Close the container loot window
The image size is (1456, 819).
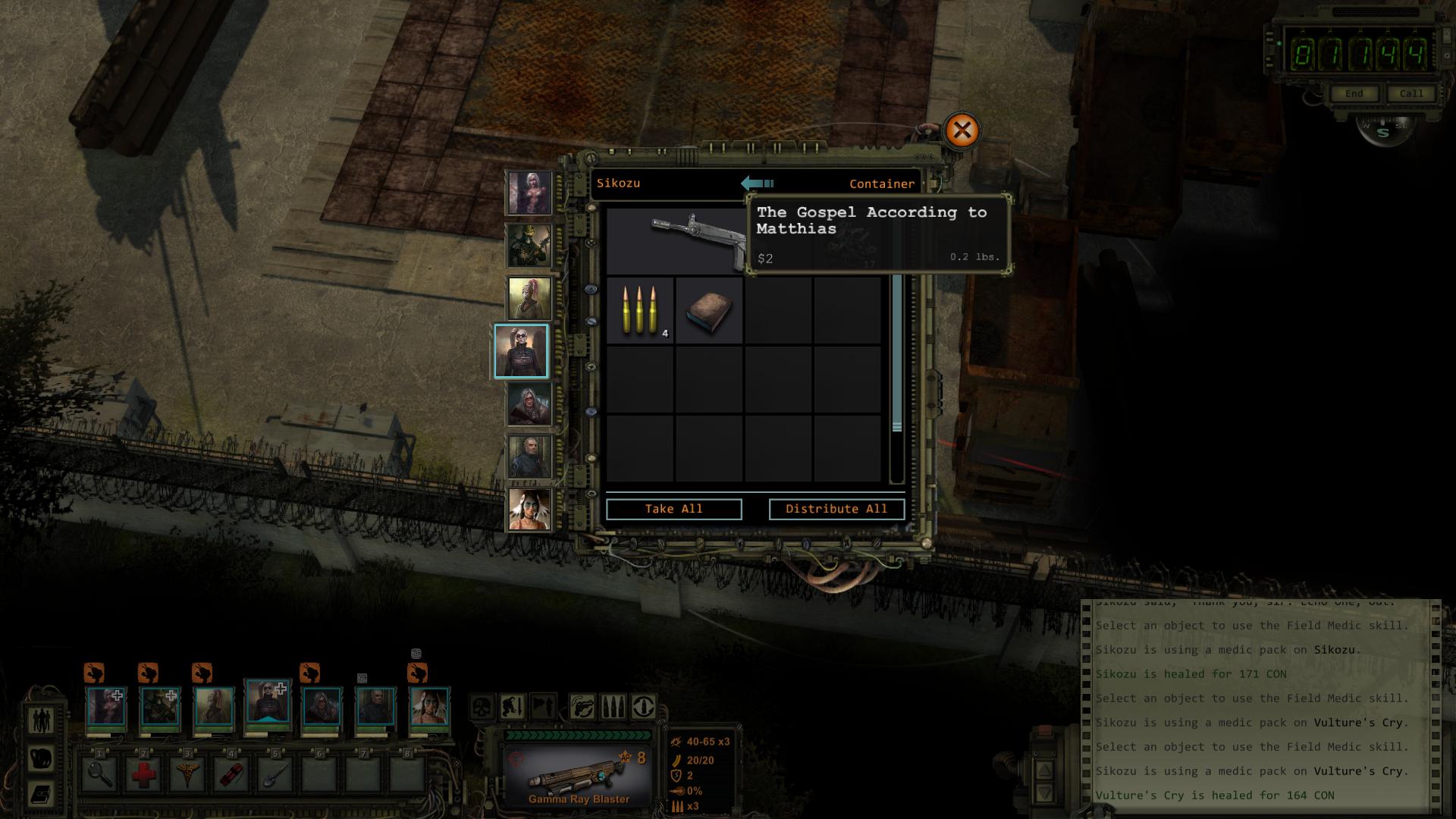(x=962, y=130)
